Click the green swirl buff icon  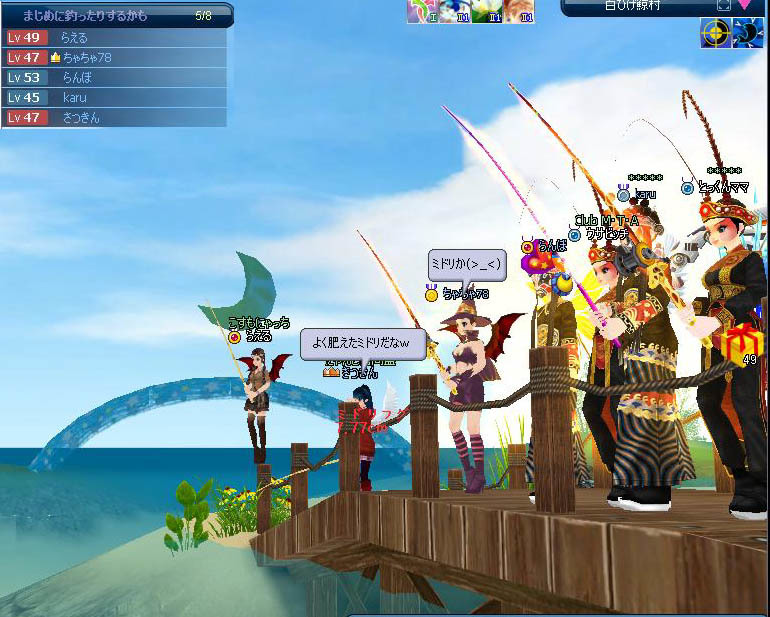[420, 10]
